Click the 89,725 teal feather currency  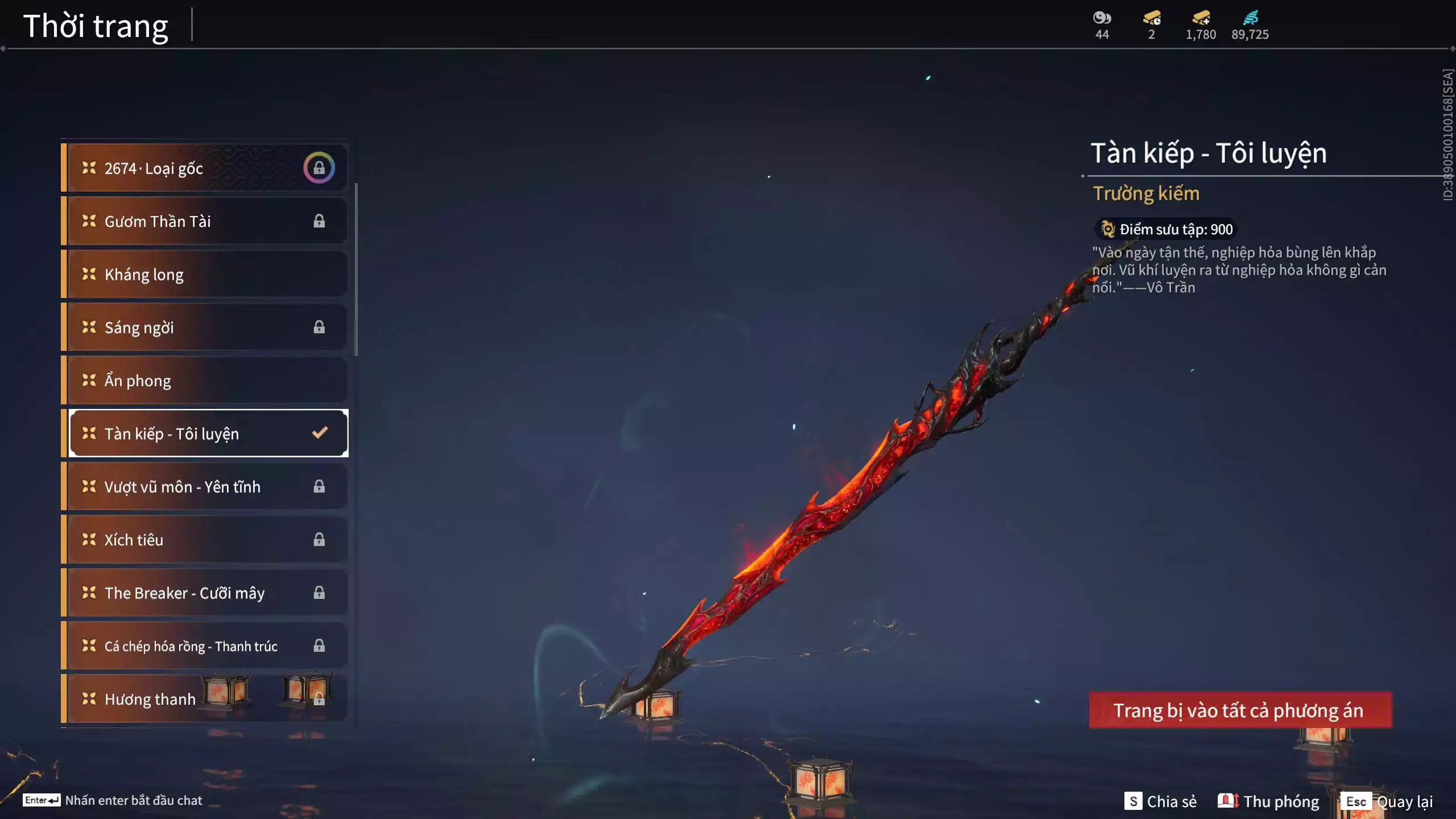point(1250,25)
